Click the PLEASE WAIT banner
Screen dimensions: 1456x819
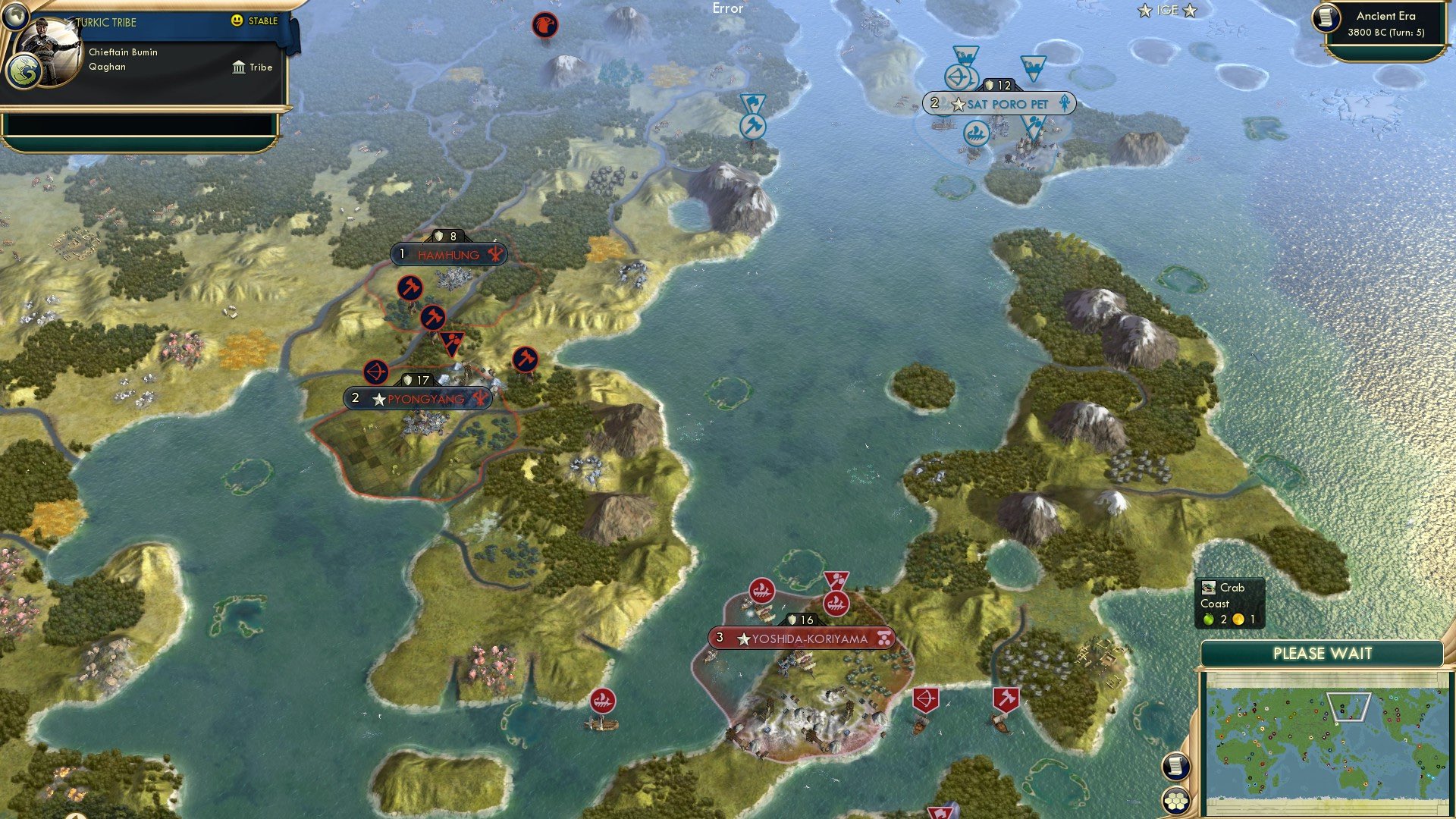[x=1323, y=653]
